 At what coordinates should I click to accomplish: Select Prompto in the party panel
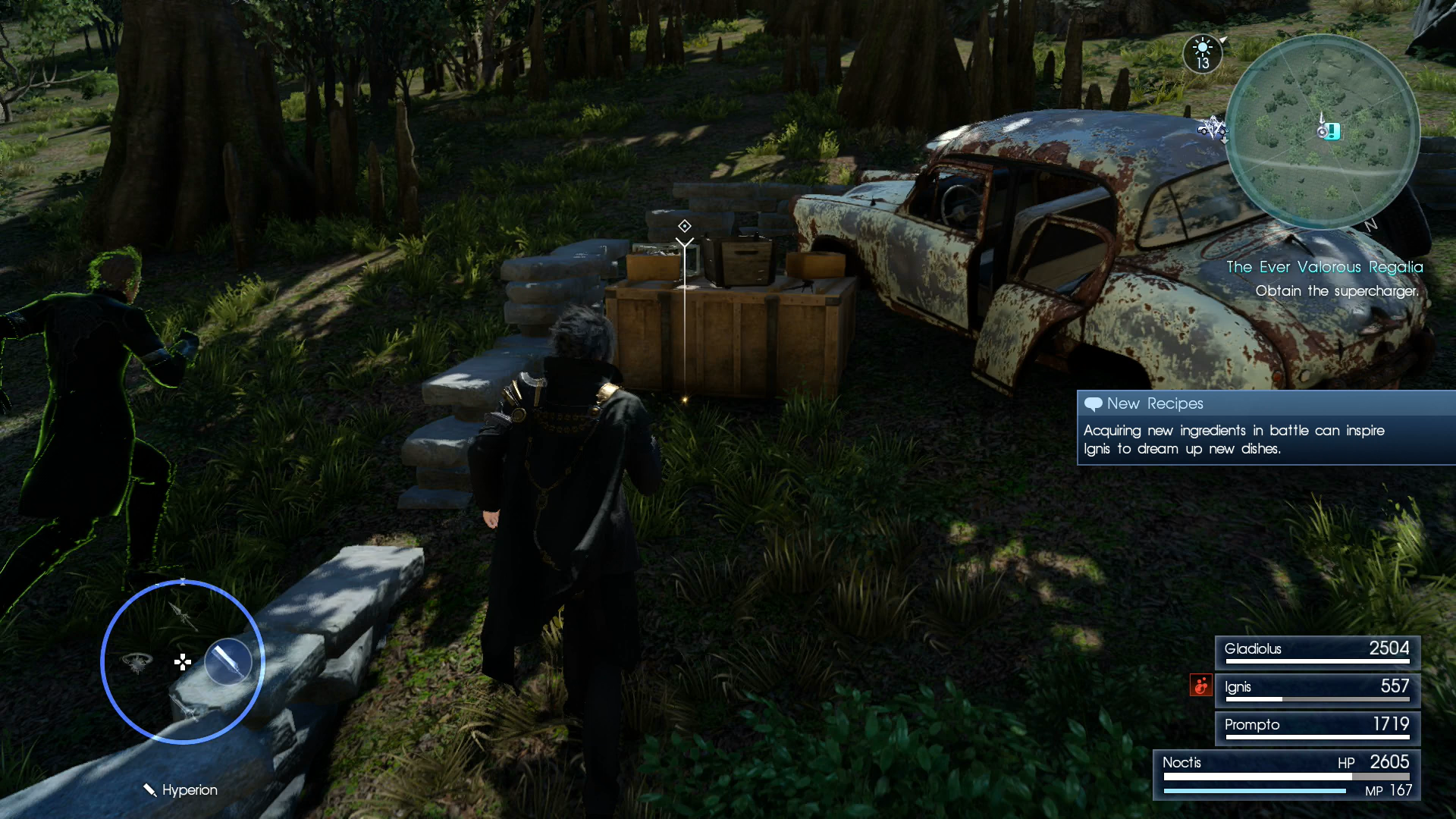(x=1317, y=728)
